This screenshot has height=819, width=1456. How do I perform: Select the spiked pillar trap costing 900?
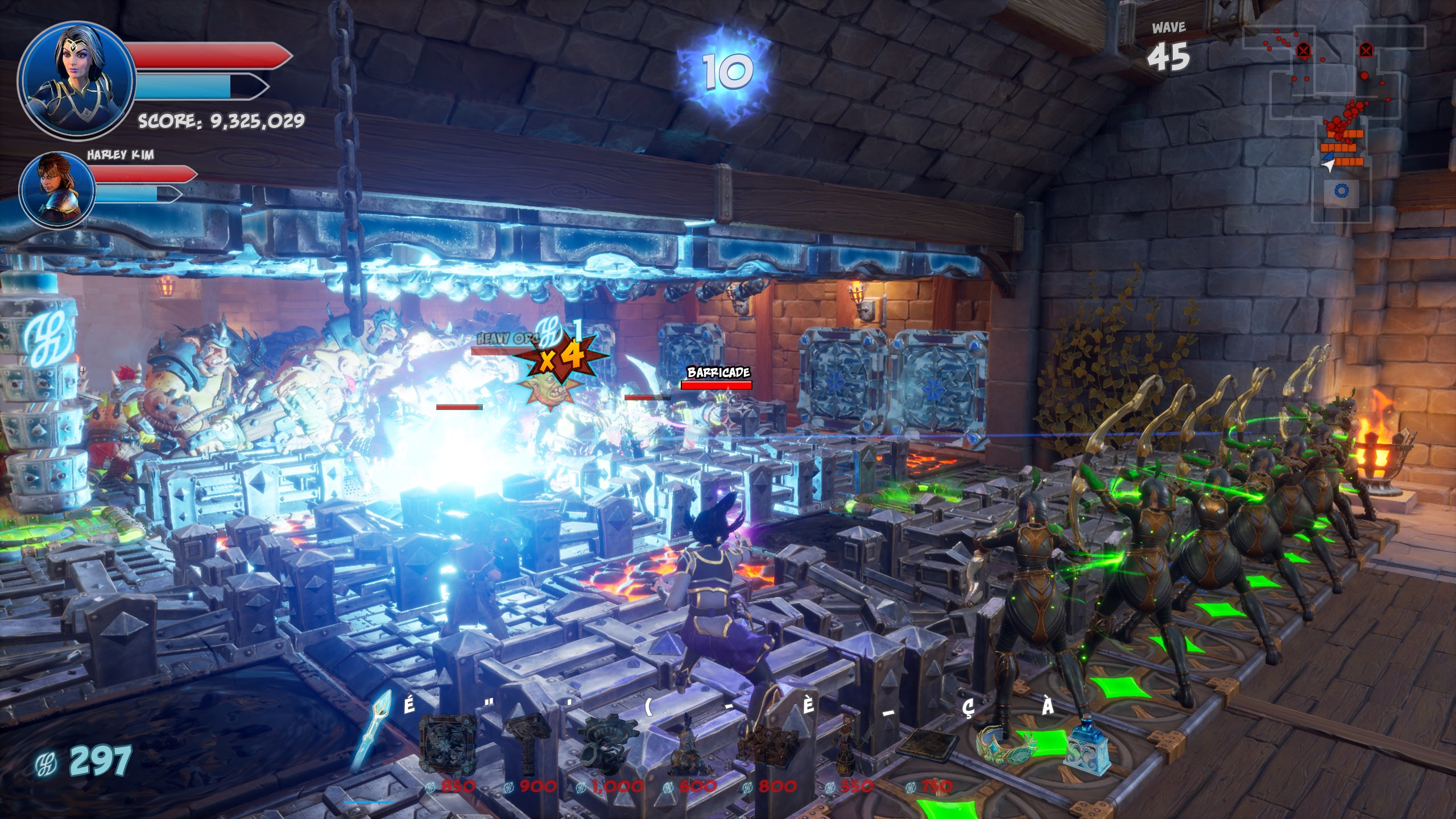point(527,746)
